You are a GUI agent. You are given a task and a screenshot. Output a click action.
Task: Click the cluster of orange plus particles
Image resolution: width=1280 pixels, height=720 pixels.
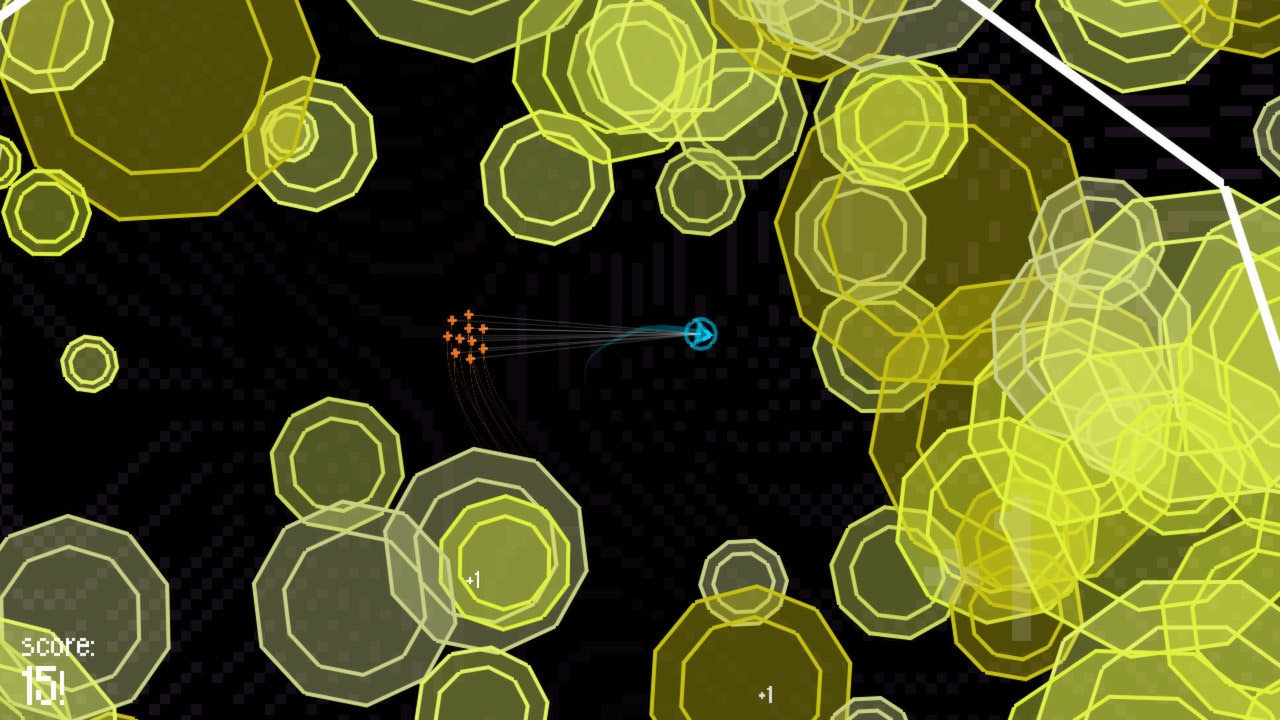[x=466, y=335]
